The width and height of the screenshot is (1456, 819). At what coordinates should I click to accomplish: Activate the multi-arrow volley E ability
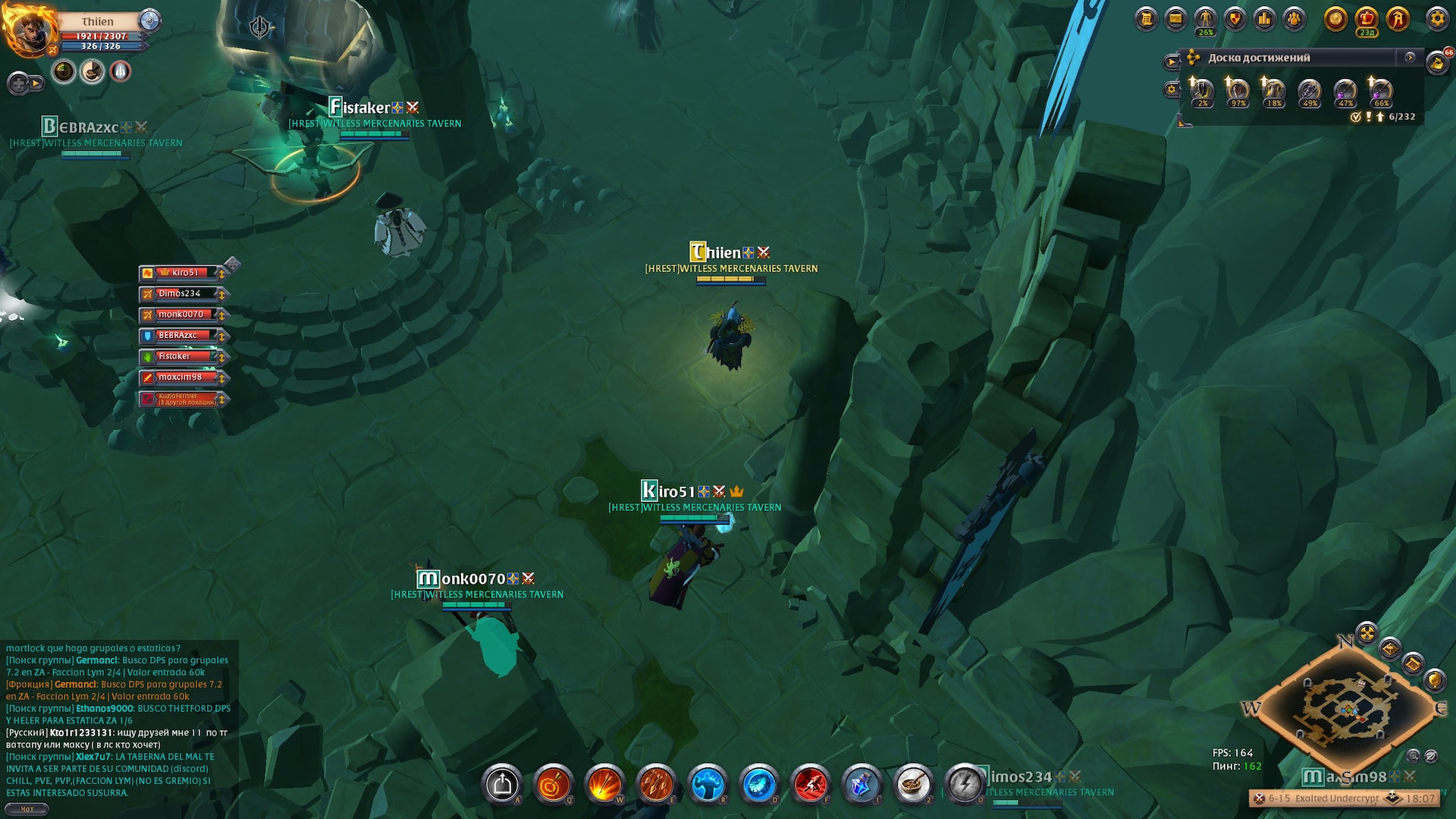click(x=656, y=784)
